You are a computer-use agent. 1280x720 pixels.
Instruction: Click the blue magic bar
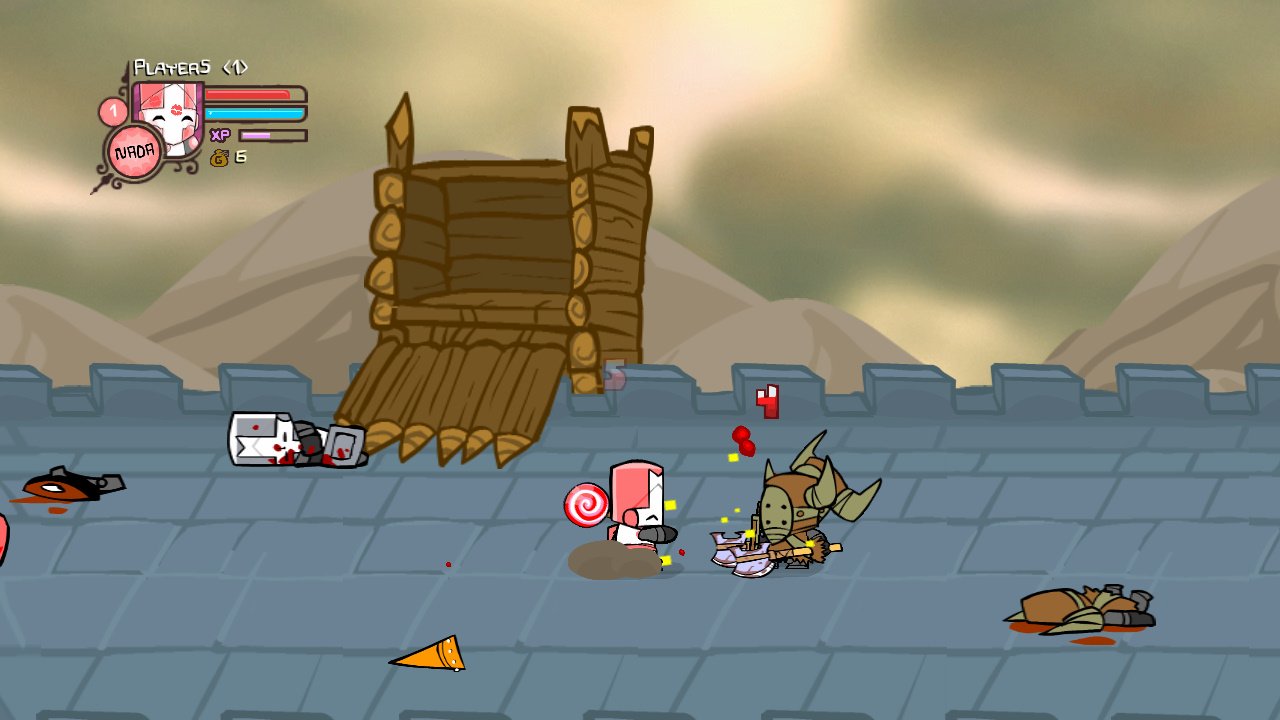255,113
